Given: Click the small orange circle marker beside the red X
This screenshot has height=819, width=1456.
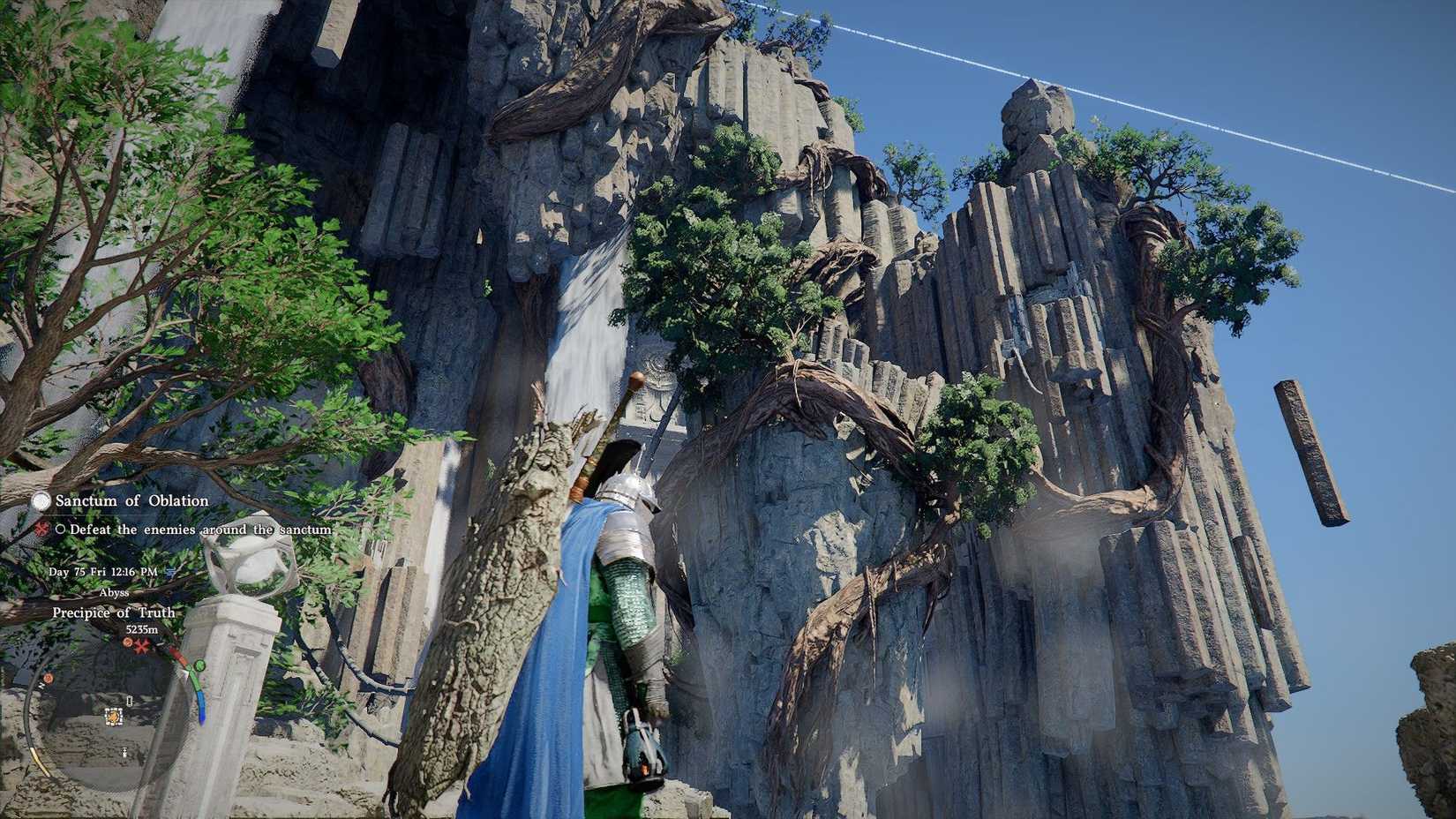Looking at the screenshot, I should pyautogui.click(x=126, y=642).
